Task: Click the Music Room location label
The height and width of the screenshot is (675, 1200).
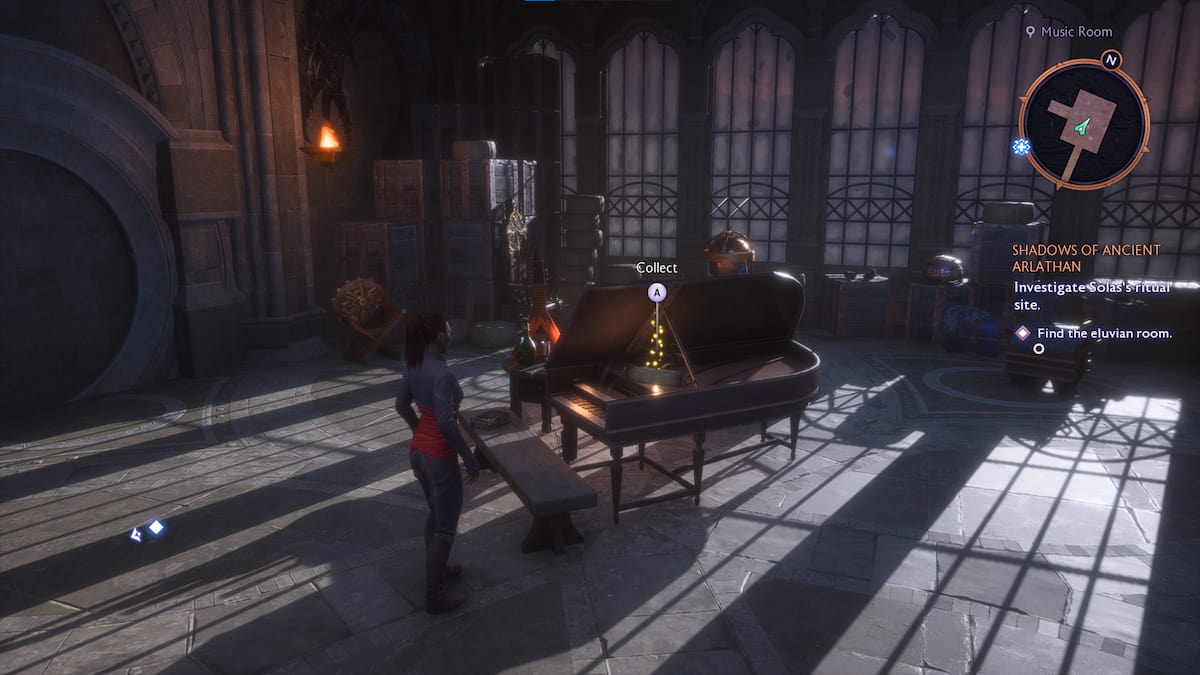Action: click(x=1075, y=32)
